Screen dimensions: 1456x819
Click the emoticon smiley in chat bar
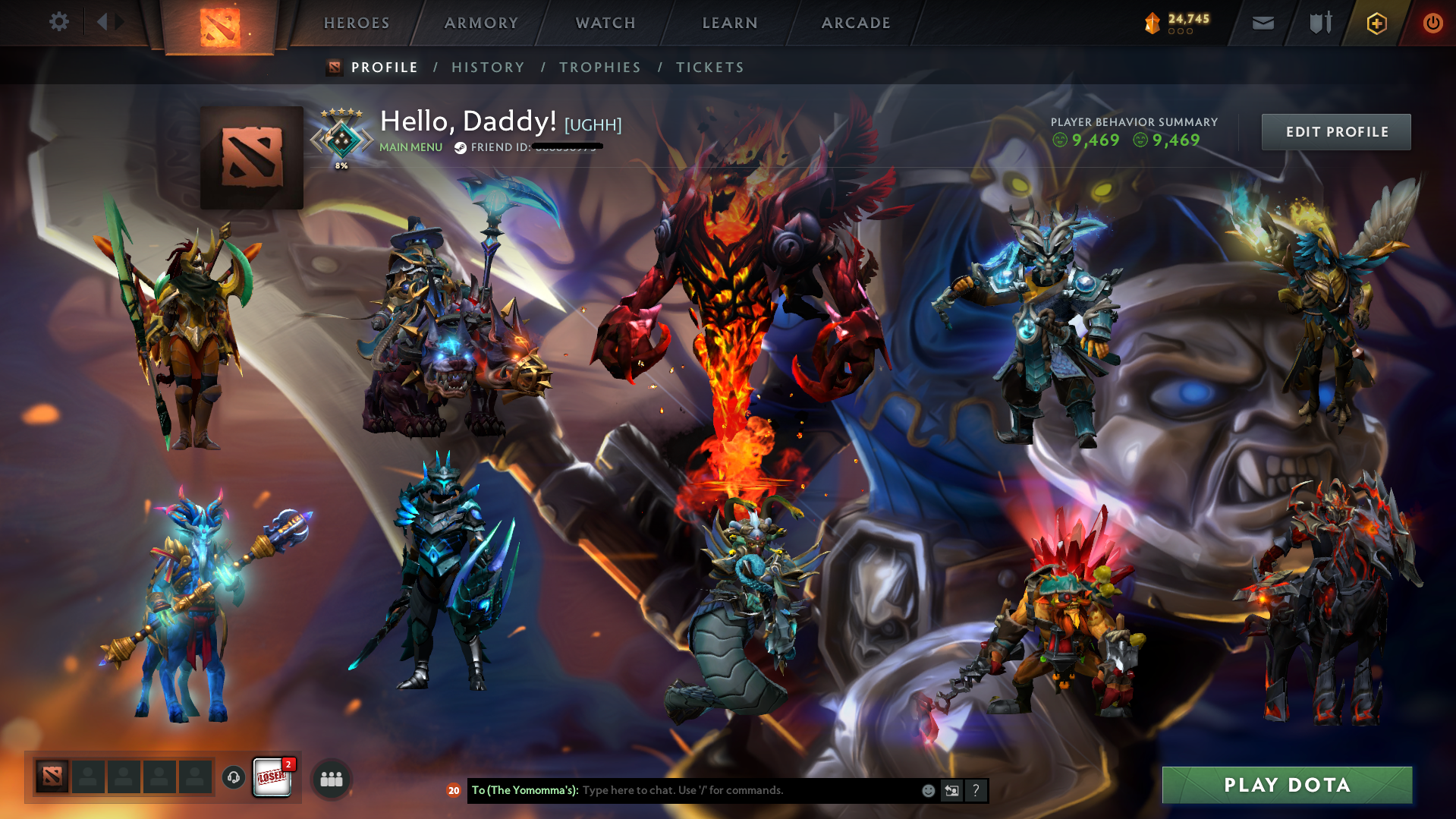[x=928, y=790]
